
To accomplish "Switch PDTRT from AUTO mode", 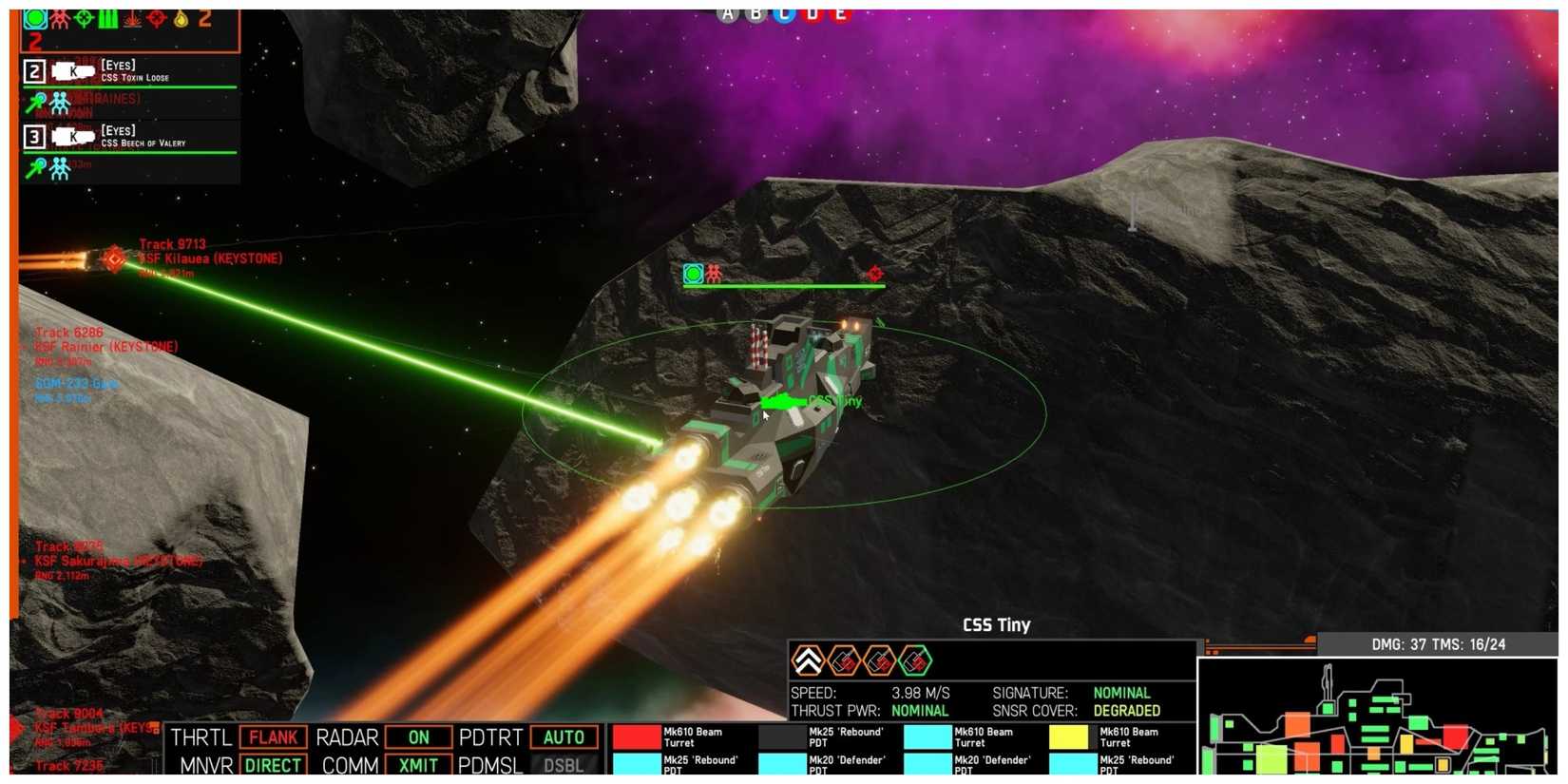I will (564, 736).
